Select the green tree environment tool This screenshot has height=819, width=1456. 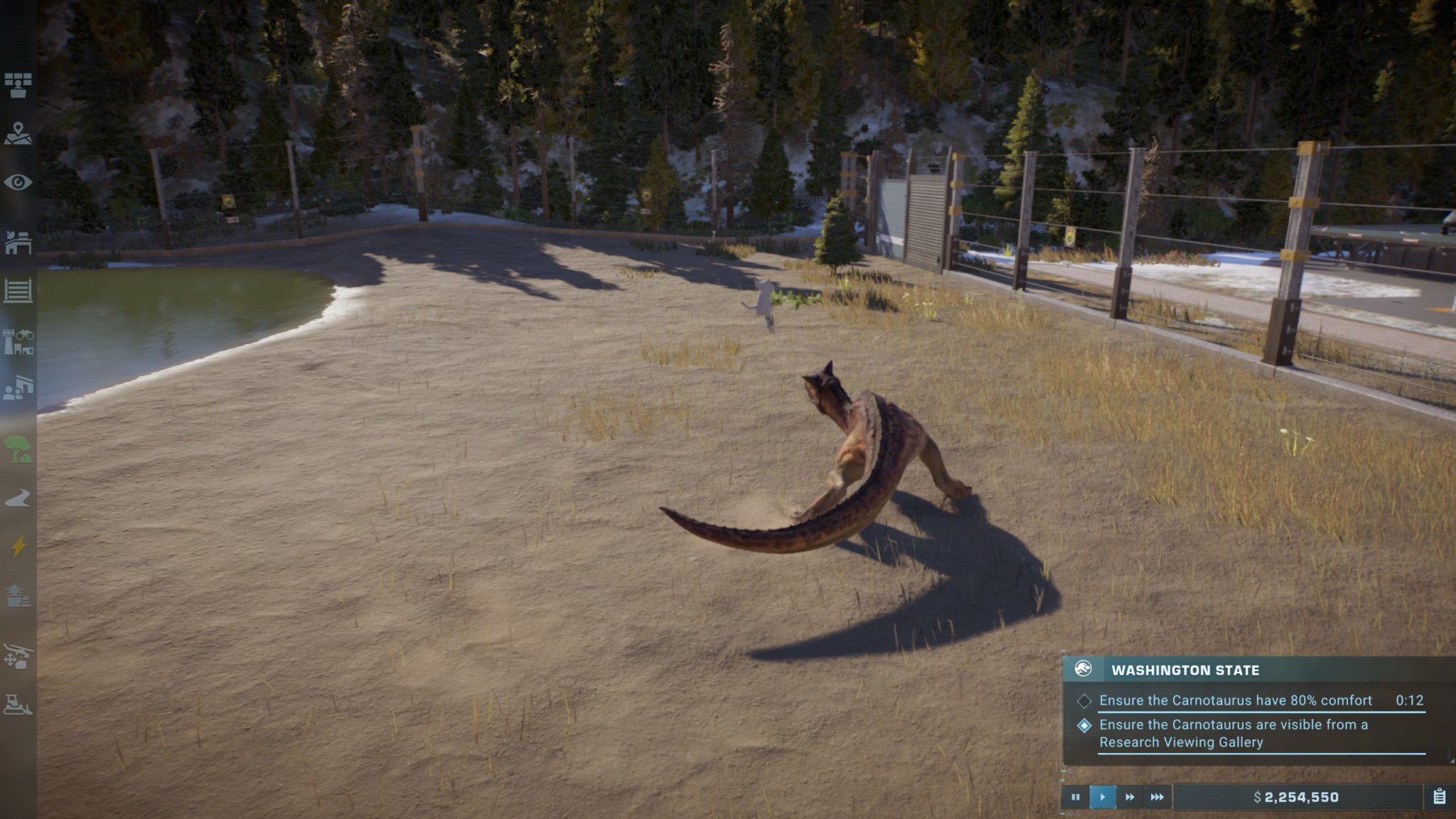pyautogui.click(x=18, y=449)
